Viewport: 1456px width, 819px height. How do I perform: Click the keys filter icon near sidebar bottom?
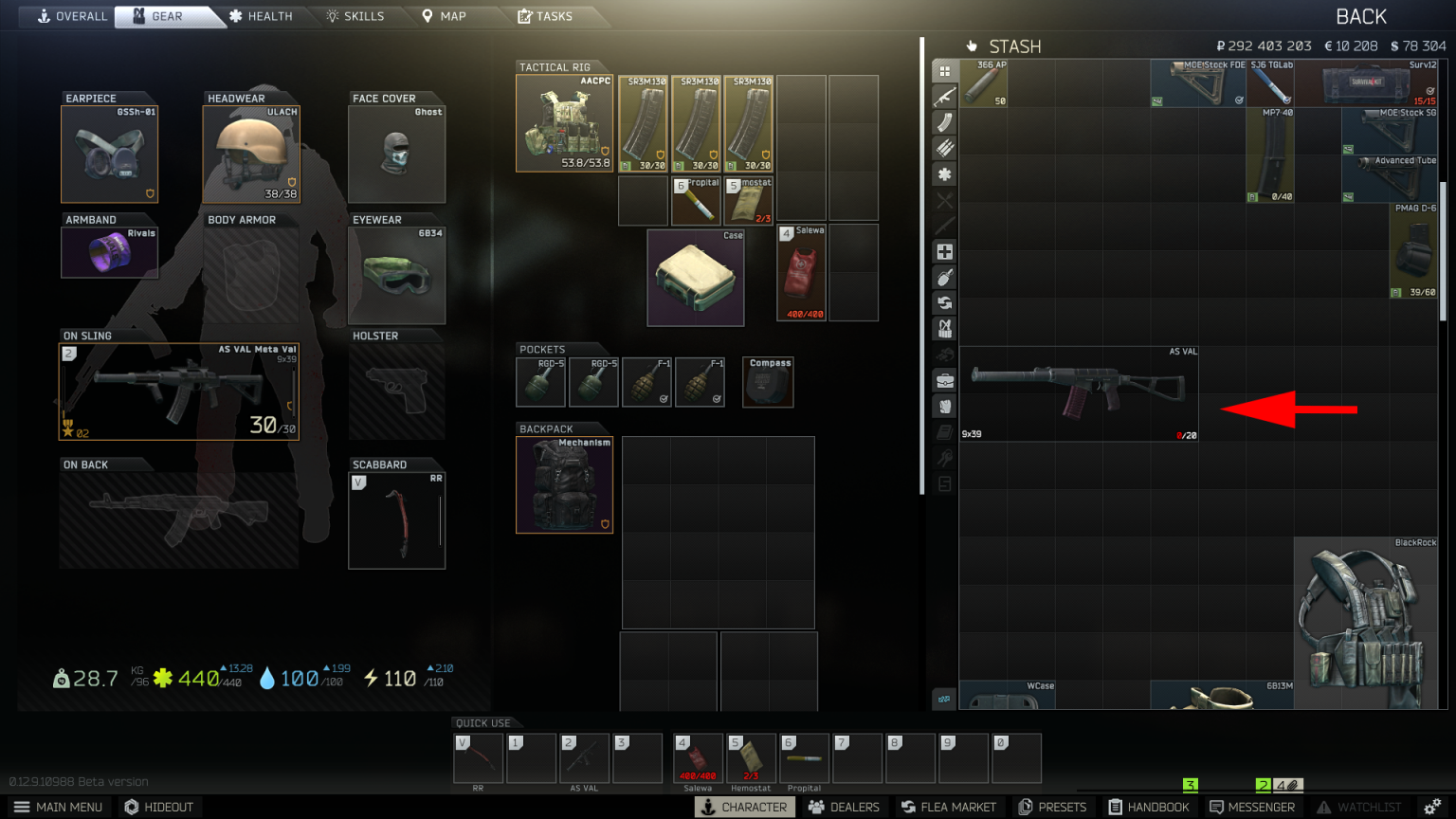[944, 456]
